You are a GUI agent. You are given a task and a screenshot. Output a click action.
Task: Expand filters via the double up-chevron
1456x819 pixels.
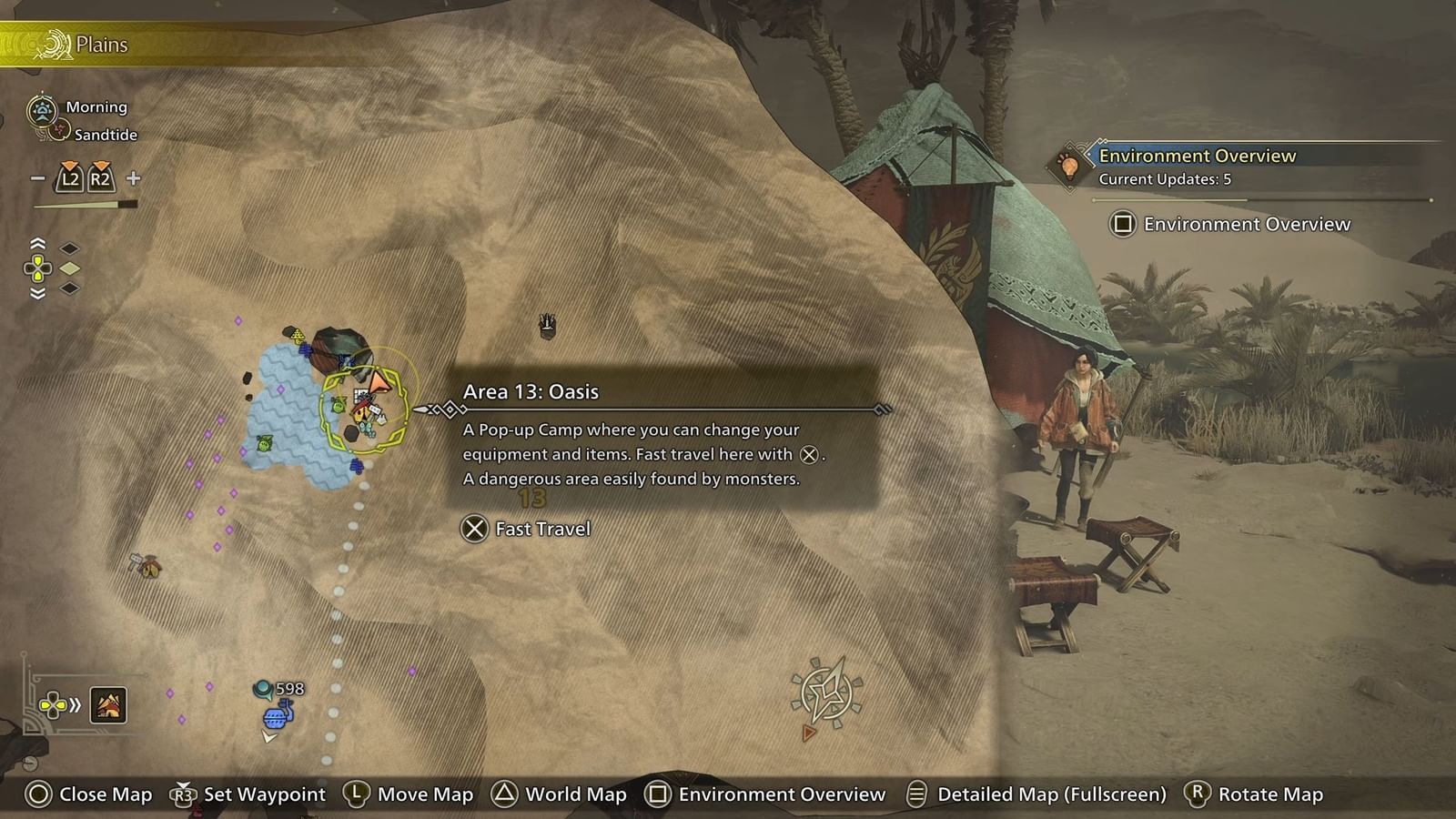tap(37, 243)
